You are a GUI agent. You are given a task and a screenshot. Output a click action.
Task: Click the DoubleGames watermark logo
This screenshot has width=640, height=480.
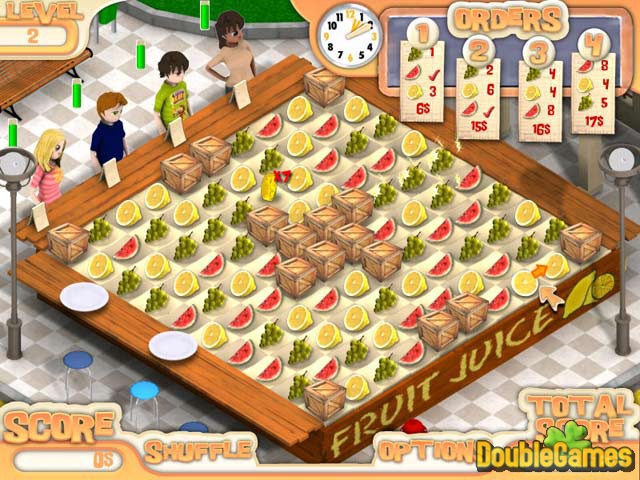(x=555, y=455)
